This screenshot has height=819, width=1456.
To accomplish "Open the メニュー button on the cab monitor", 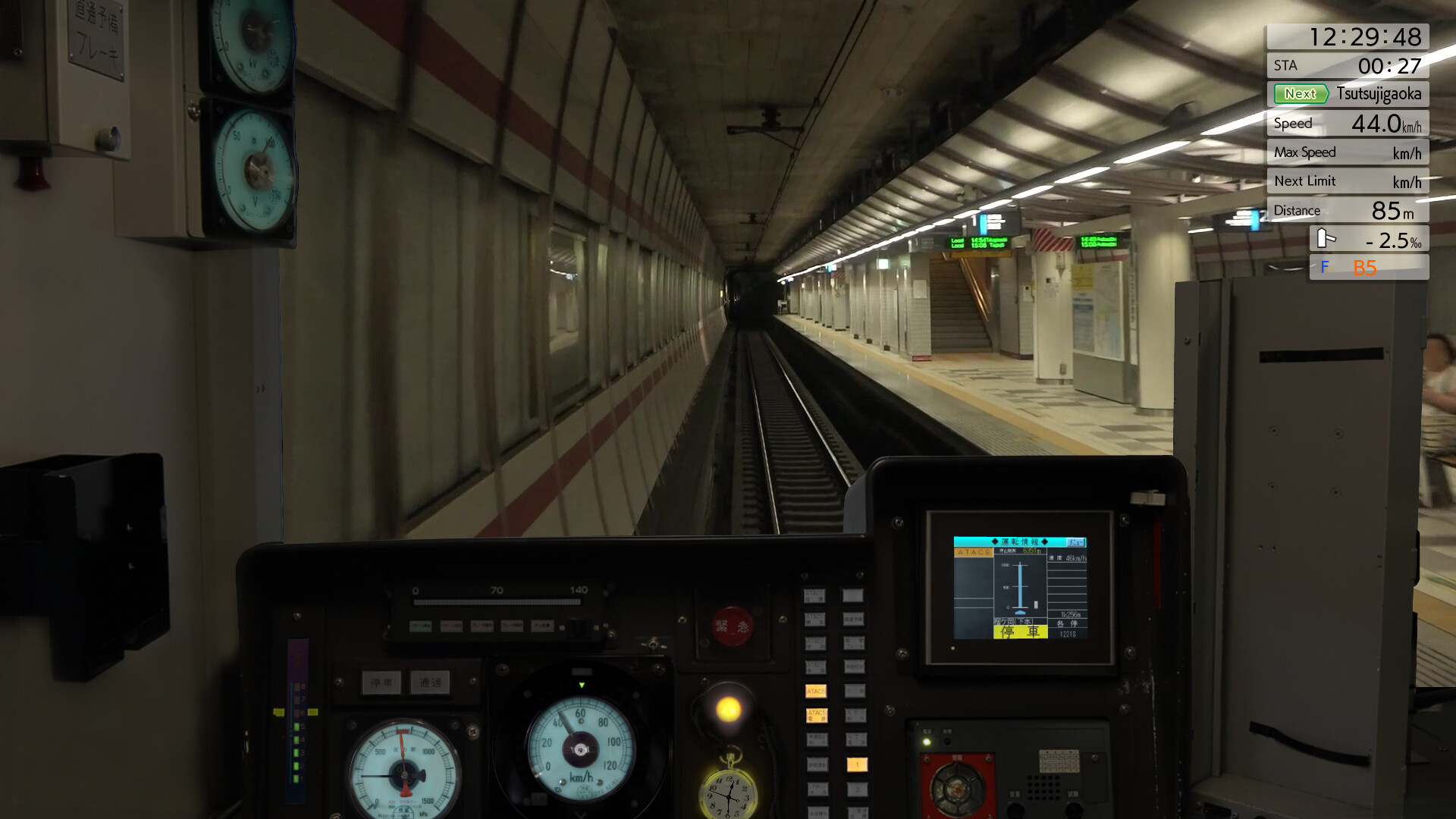I will (x=1075, y=543).
